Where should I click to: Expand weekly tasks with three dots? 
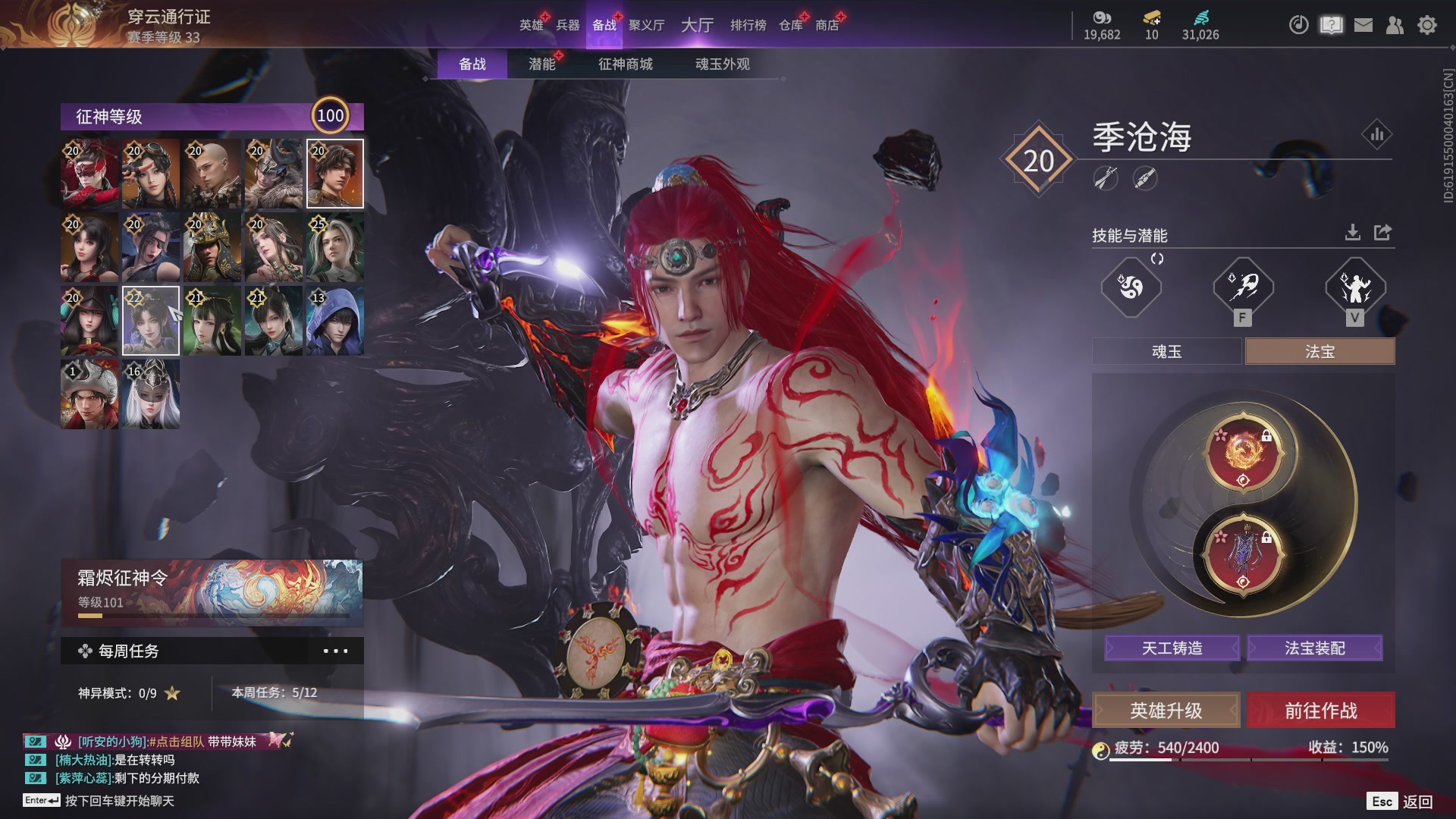click(335, 651)
